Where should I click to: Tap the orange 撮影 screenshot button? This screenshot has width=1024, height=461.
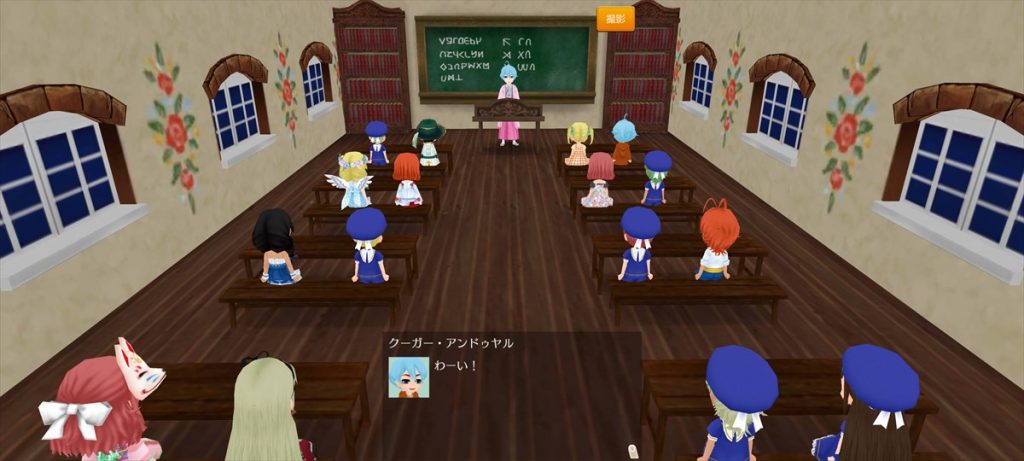615,19
